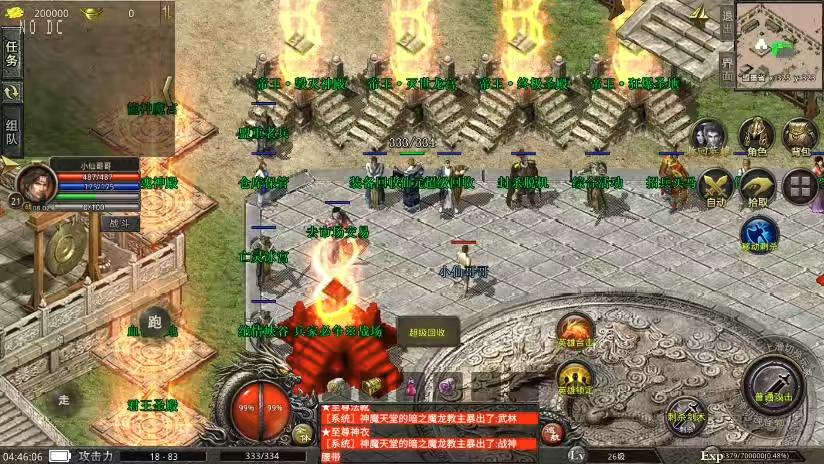Open the 角色 character panel
Image resolution: width=824 pixels, height=464 pixels.
tap(756, 135)
